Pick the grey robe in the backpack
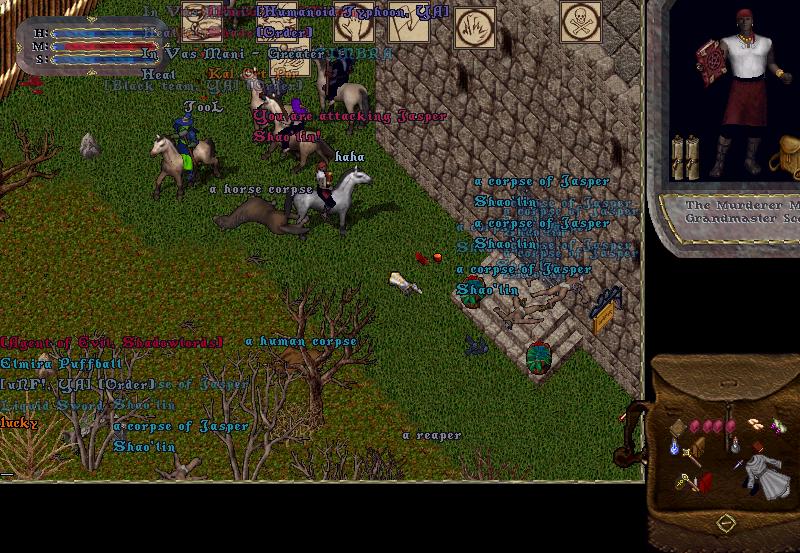The height and width of the screenshot is (553, 800). point(767,476)
